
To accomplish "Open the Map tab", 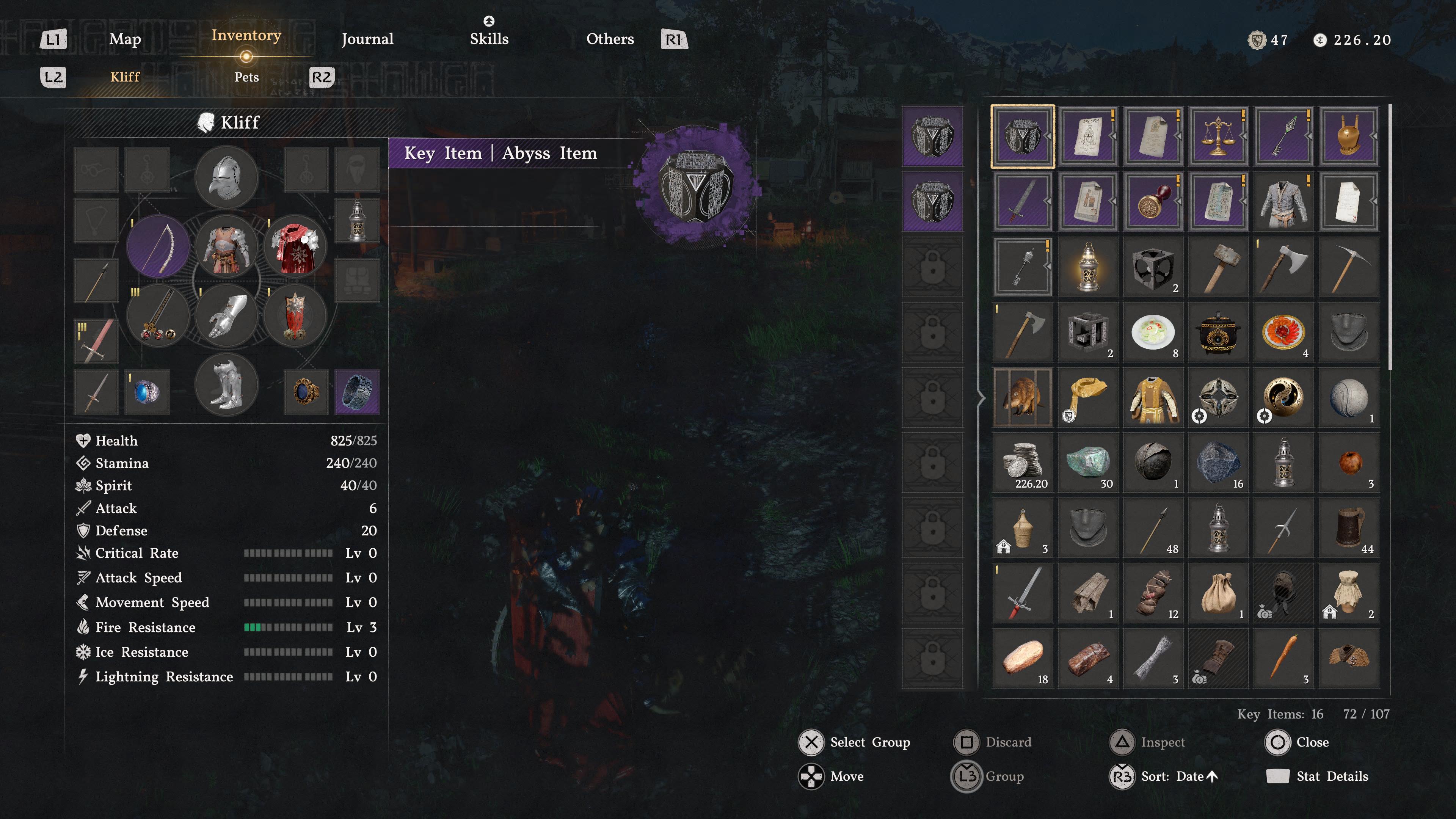I will pyautogui.click(x=125, y=39).
